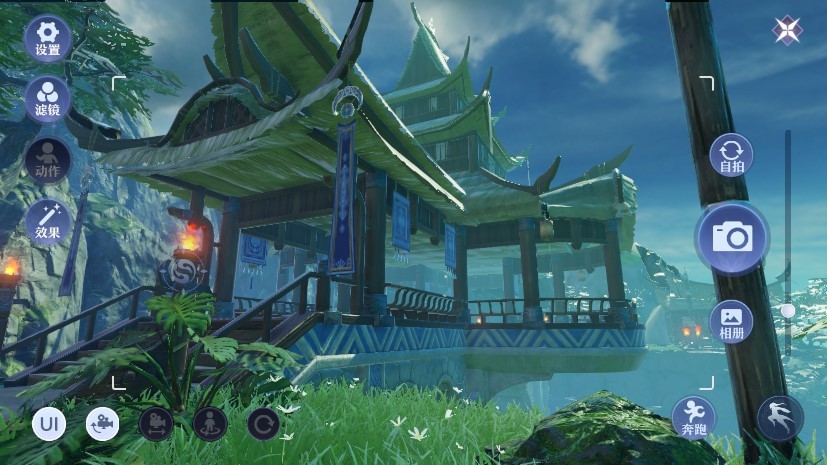Activate the camera rotate mode icon
Screen dimensions: 827x465
[x=102, y=424]
